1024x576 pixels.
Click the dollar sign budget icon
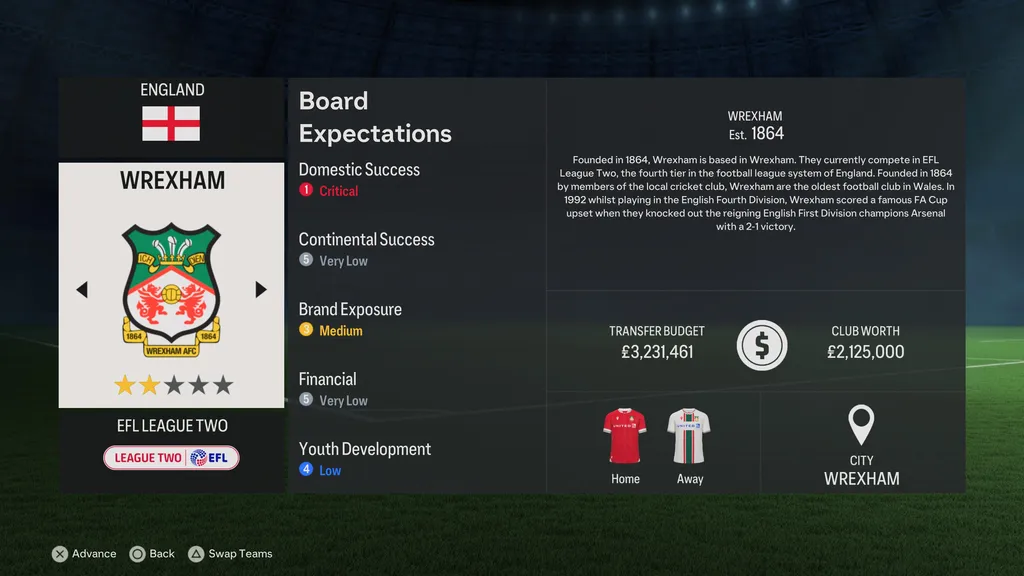pos(762,346)
